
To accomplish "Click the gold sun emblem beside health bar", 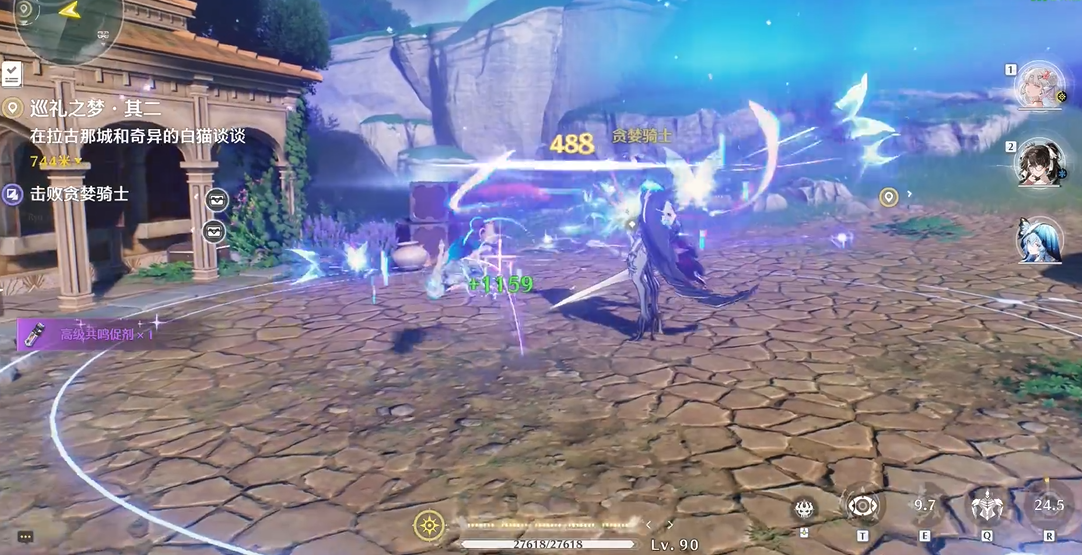I will 429,523.
